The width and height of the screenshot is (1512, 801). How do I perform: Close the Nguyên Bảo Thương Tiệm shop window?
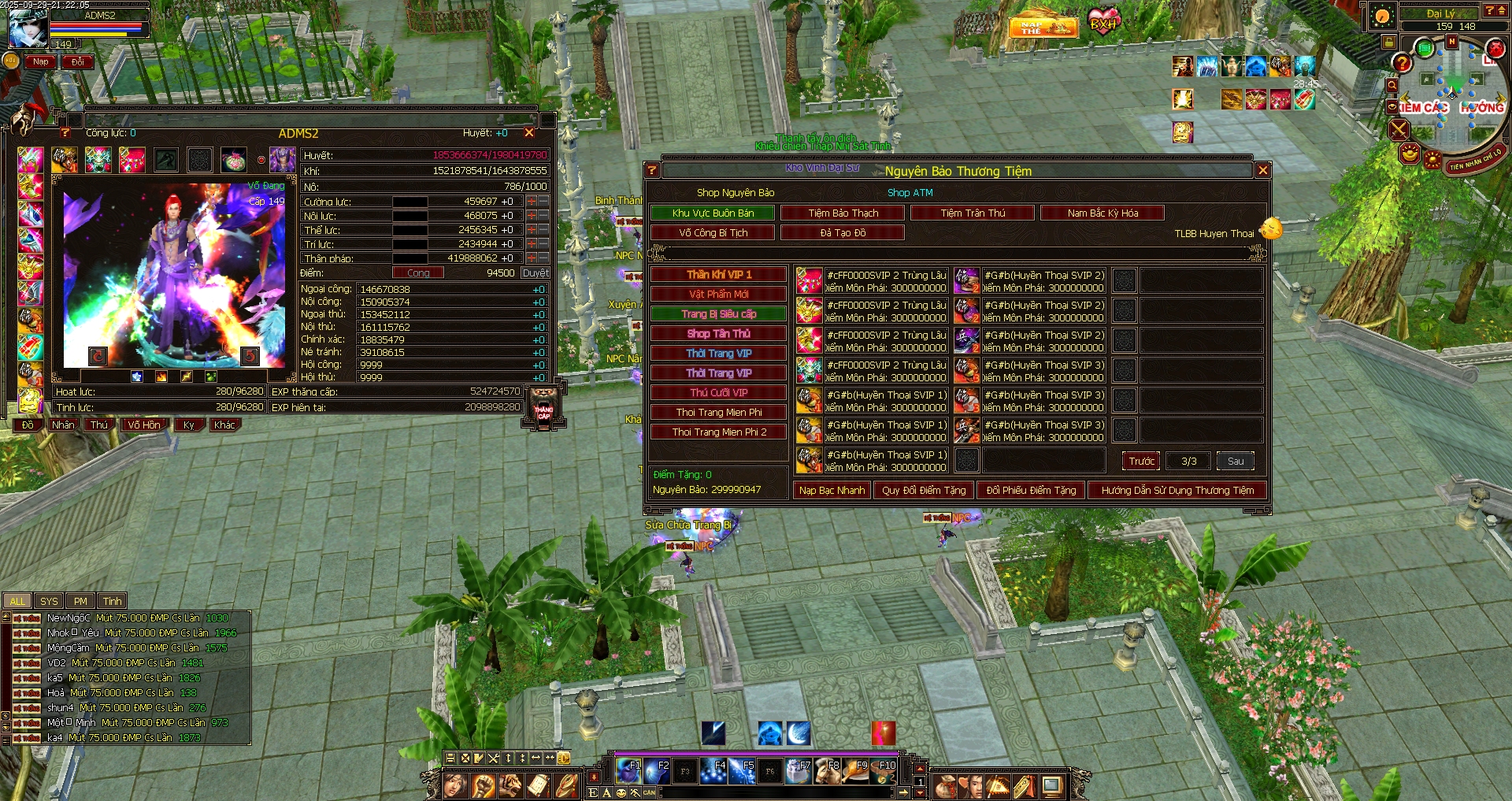coord(1262,170)
